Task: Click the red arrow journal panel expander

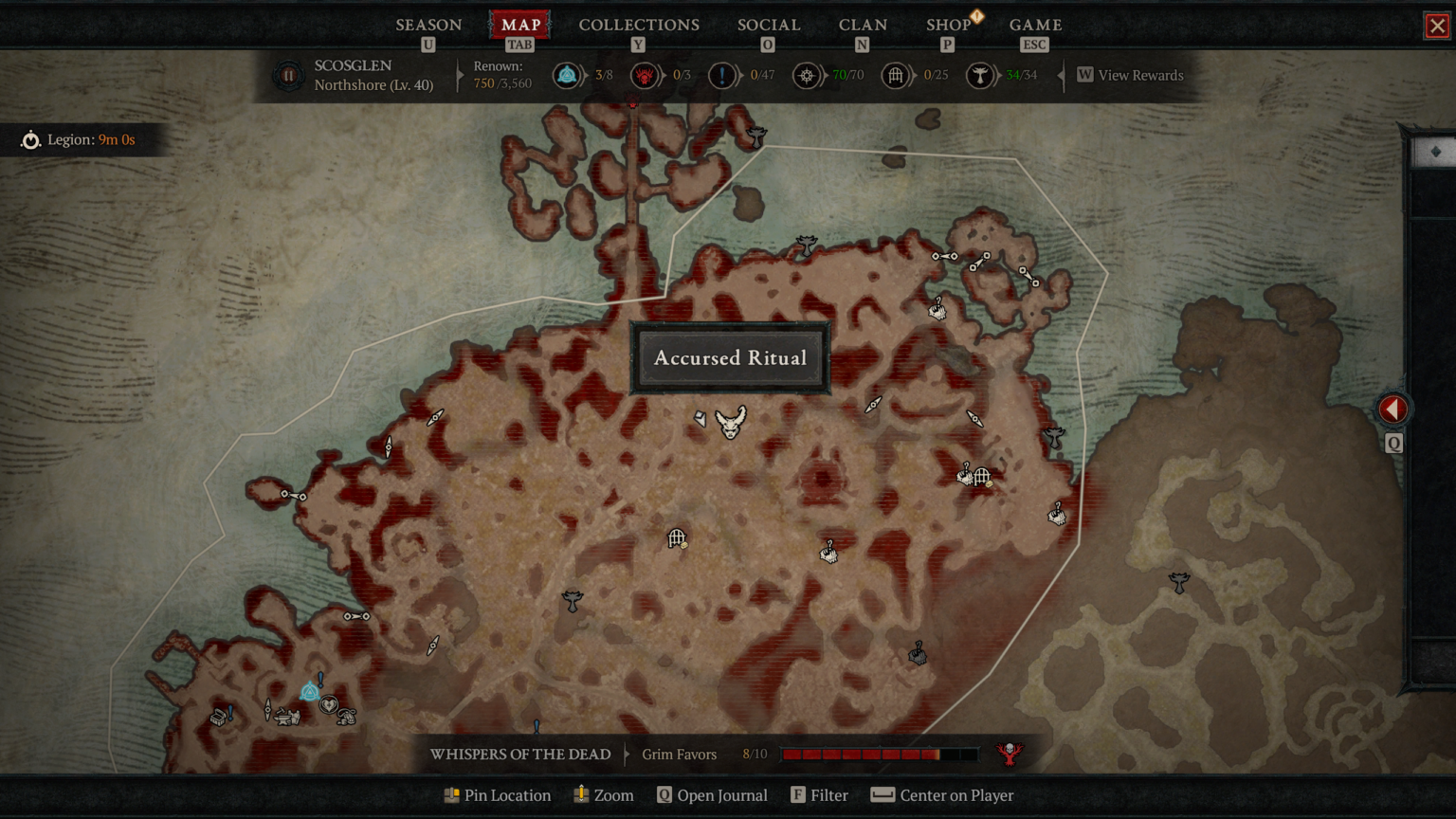Action: coord(1392,409)
